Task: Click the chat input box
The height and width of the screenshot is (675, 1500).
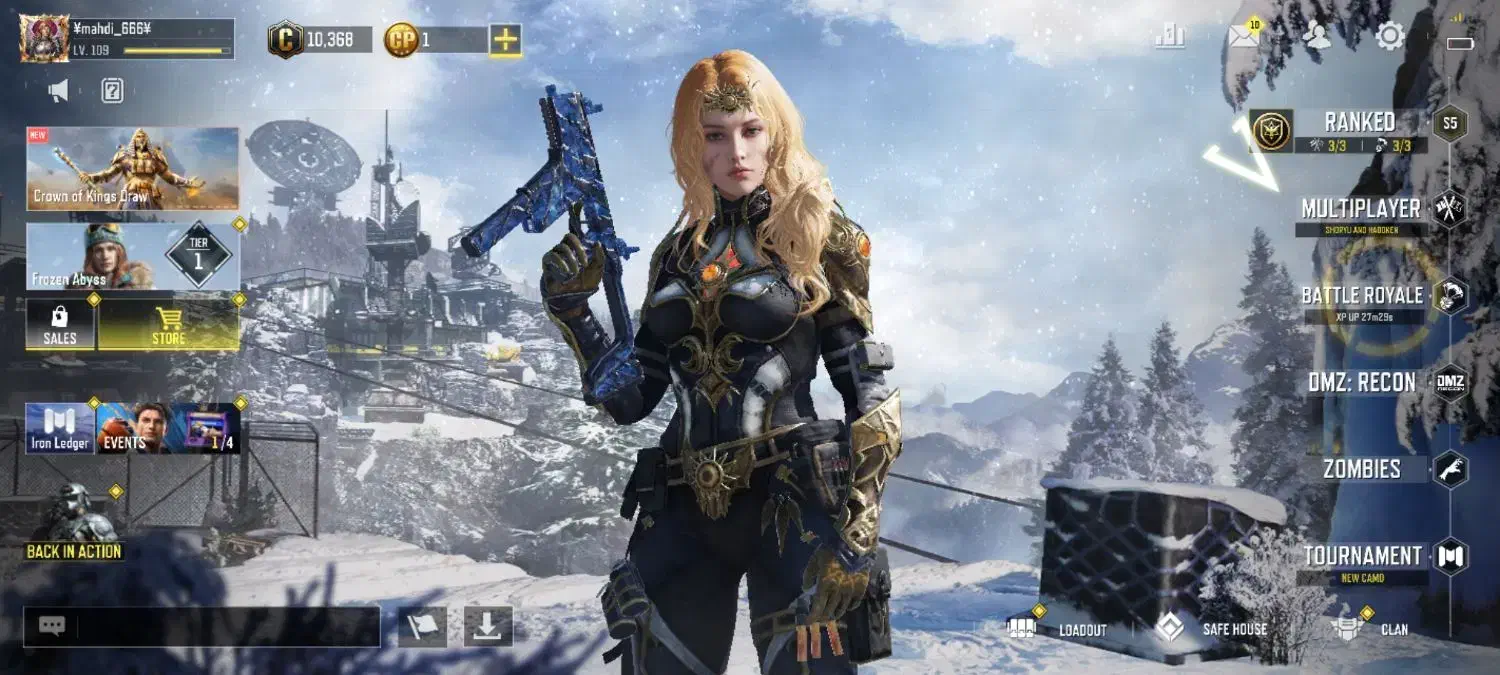Action: [227, 627]
